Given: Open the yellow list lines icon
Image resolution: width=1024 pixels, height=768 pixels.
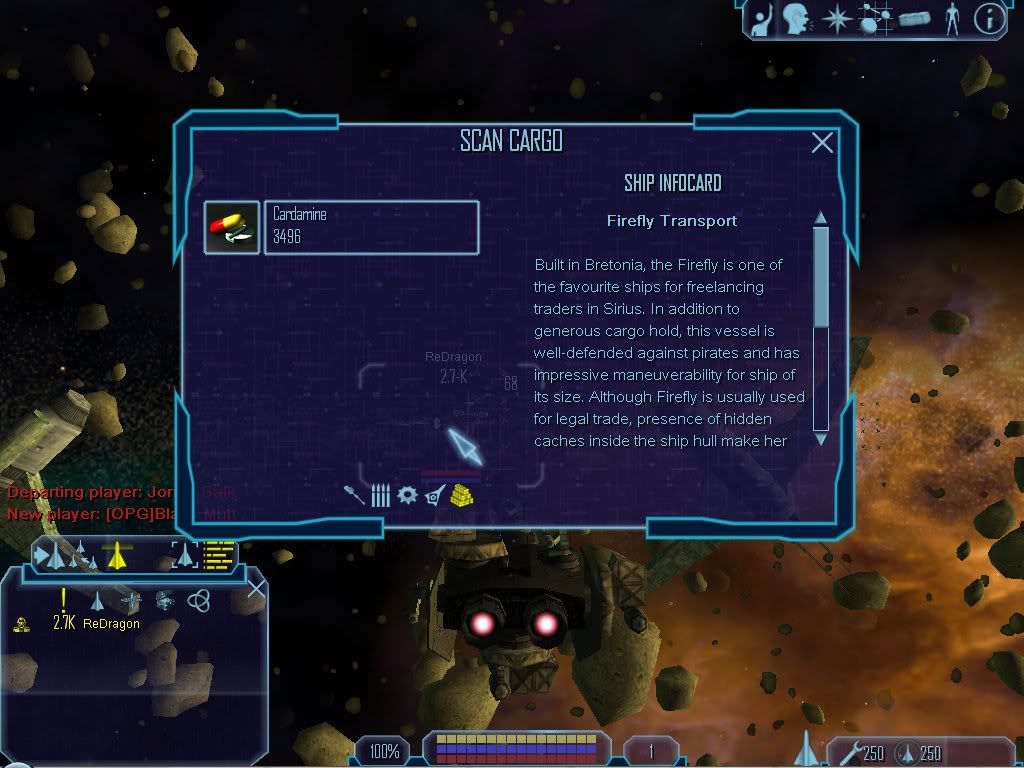Looking at the screenshot, I should pyautogui.click(x=219, y=555).
